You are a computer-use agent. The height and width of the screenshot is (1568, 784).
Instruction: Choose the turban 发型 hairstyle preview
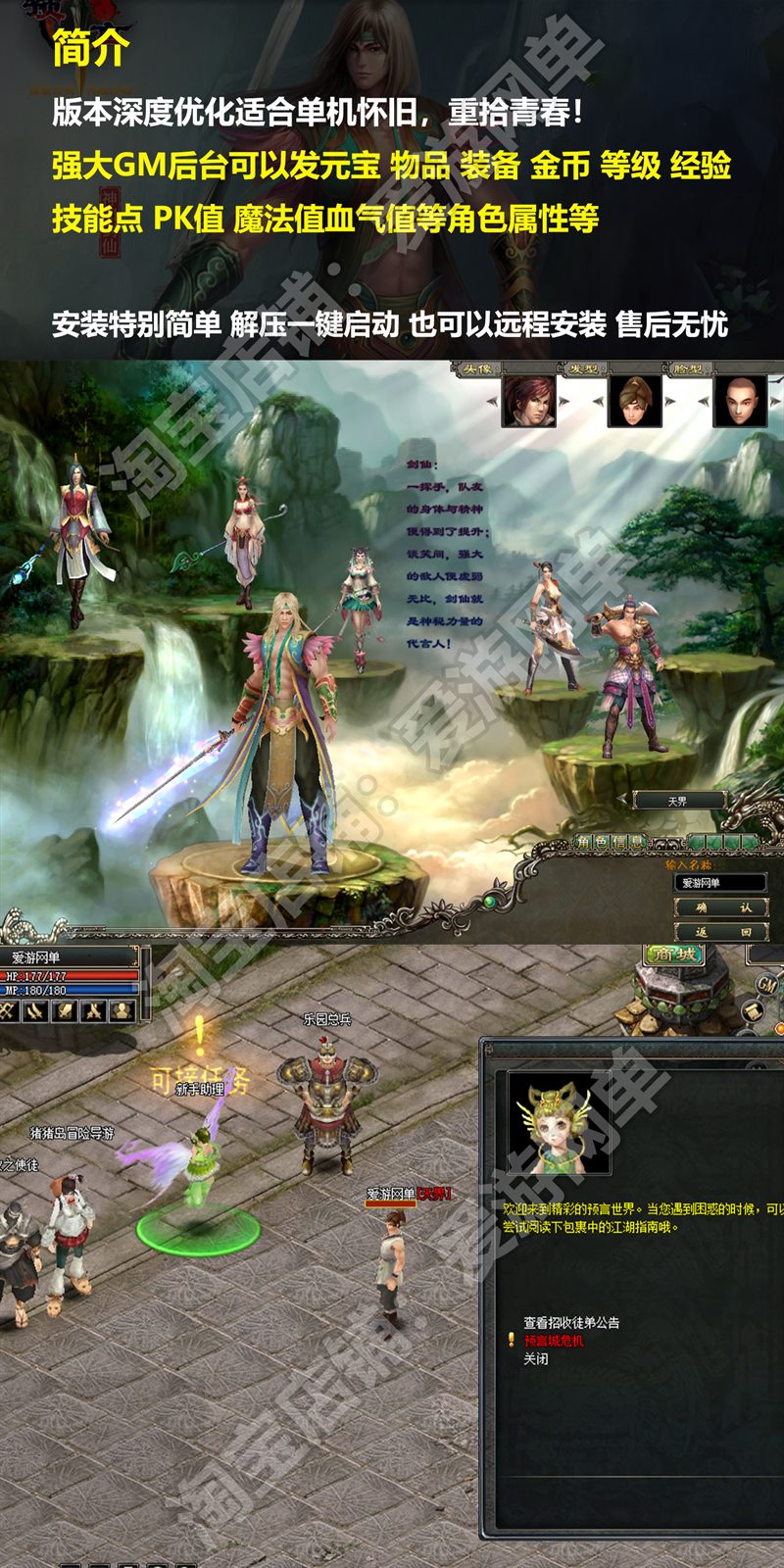[x=634, y=400]
